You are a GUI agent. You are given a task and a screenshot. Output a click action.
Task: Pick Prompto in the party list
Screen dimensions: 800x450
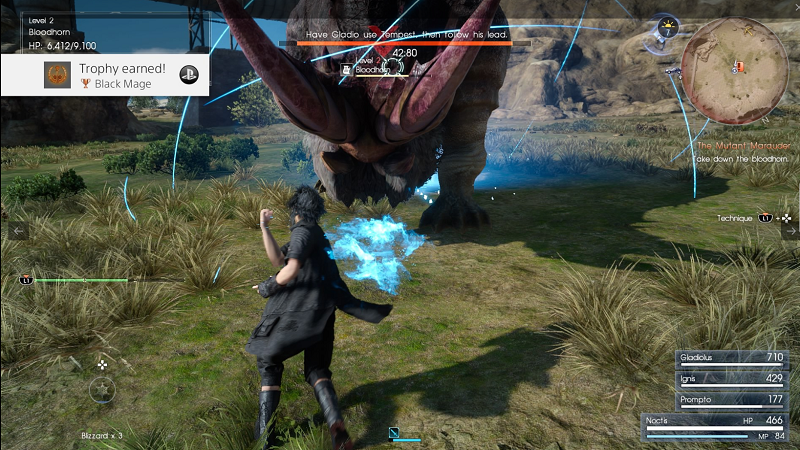(717, 401)
